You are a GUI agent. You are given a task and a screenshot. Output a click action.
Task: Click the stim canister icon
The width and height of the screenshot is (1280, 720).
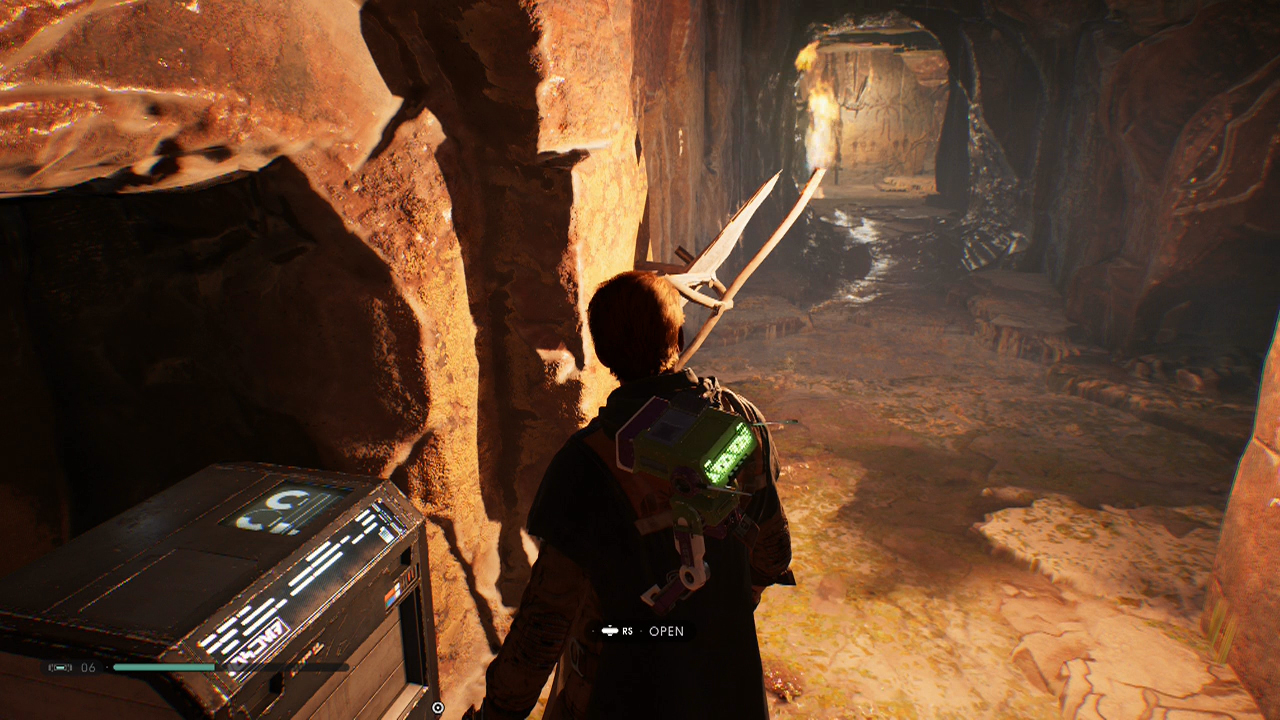pos(60,665)
